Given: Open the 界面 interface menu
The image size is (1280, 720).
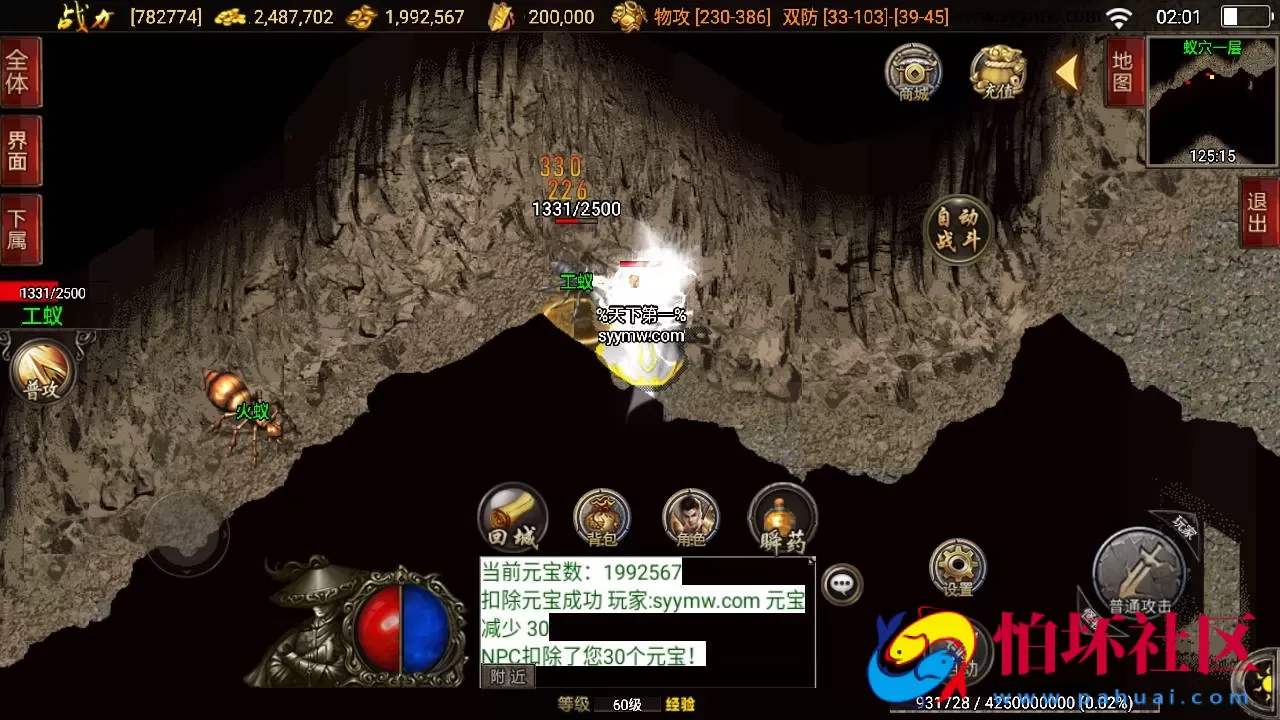Looking at the screenshot, I should 20,148.
